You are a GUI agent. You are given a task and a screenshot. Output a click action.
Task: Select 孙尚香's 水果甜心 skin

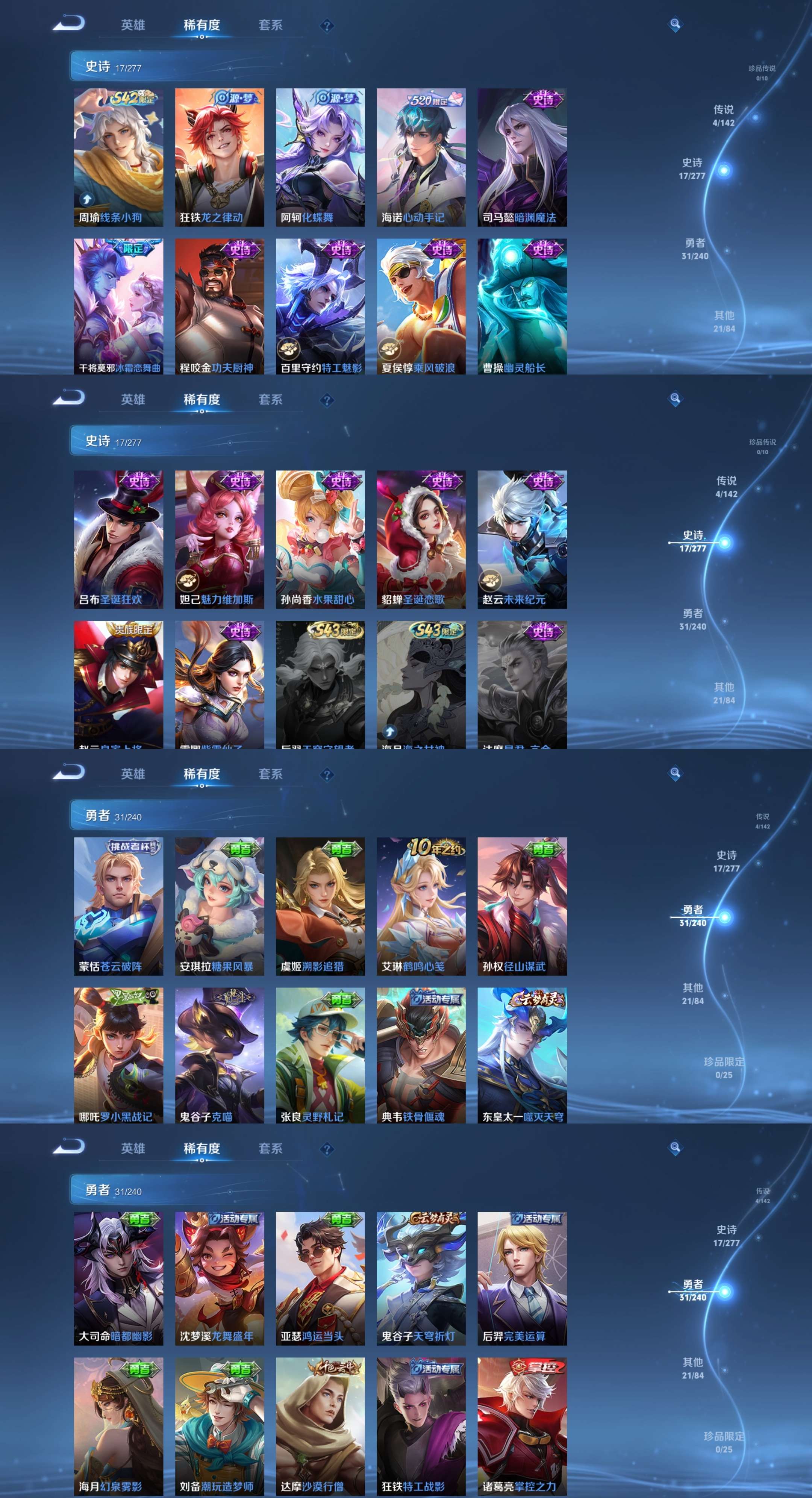[x=320, y=539]
